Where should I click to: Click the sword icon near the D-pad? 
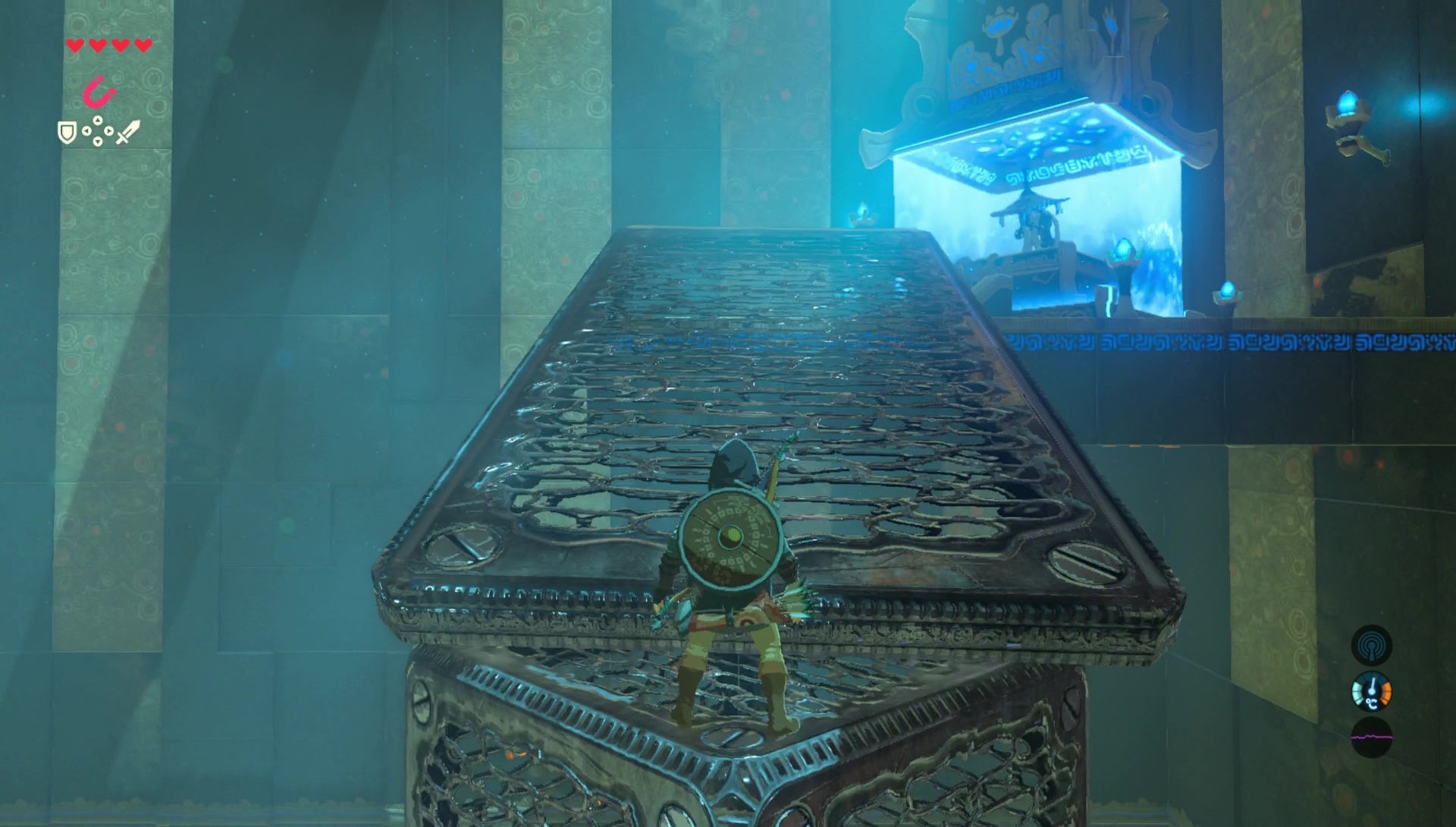point(125,130)
